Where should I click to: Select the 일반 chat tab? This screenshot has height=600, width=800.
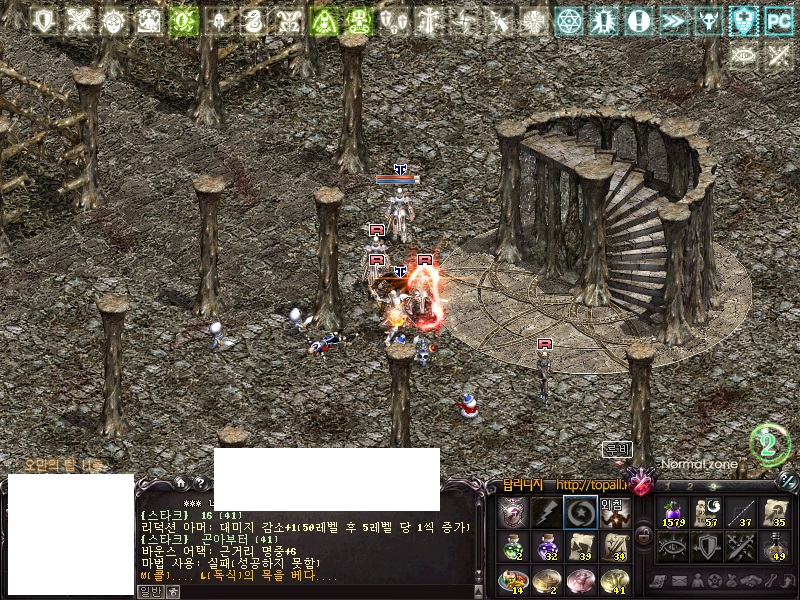[149, 591]
